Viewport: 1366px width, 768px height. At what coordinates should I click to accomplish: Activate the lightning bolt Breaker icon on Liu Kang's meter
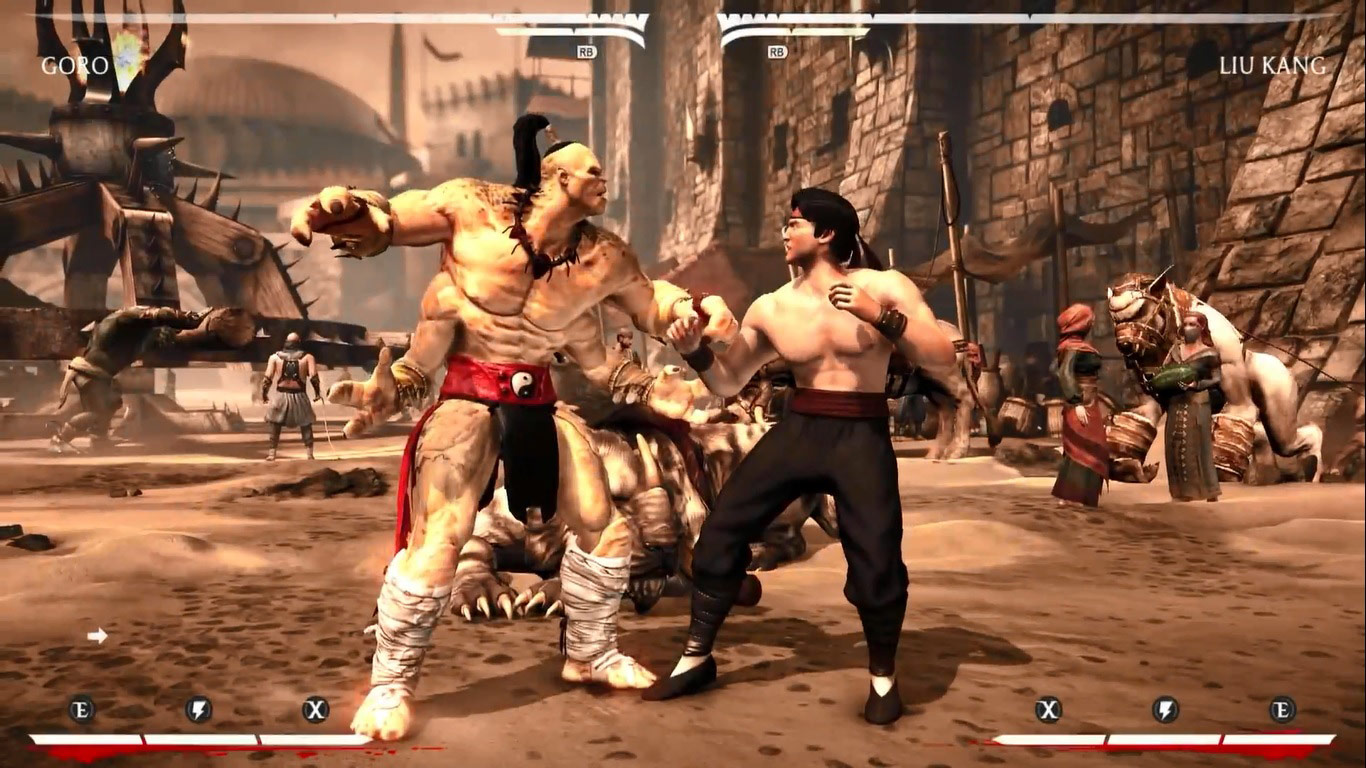[x=1165, y=710]
